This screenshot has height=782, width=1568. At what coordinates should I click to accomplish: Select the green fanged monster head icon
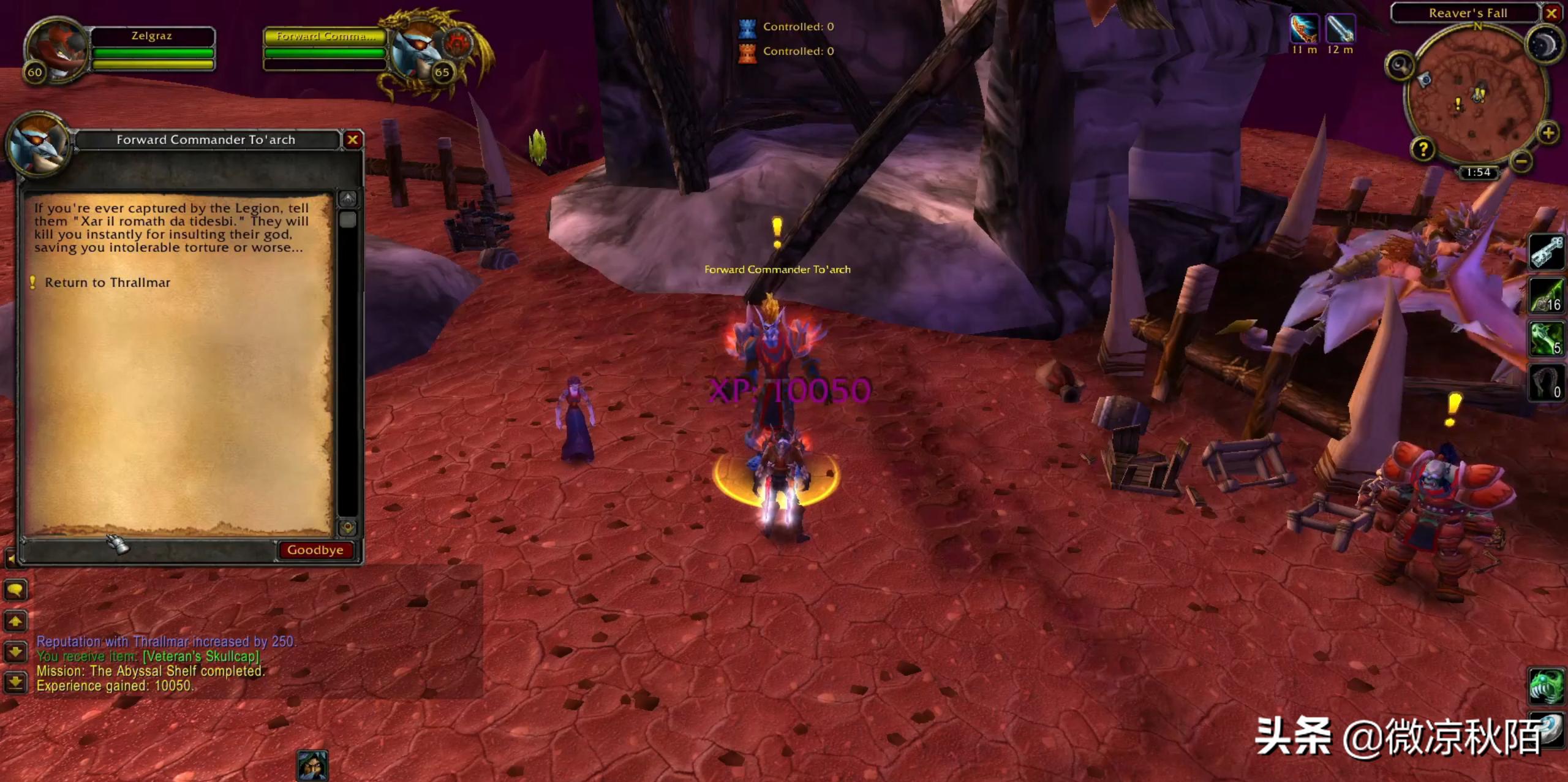pos(1546,686)
